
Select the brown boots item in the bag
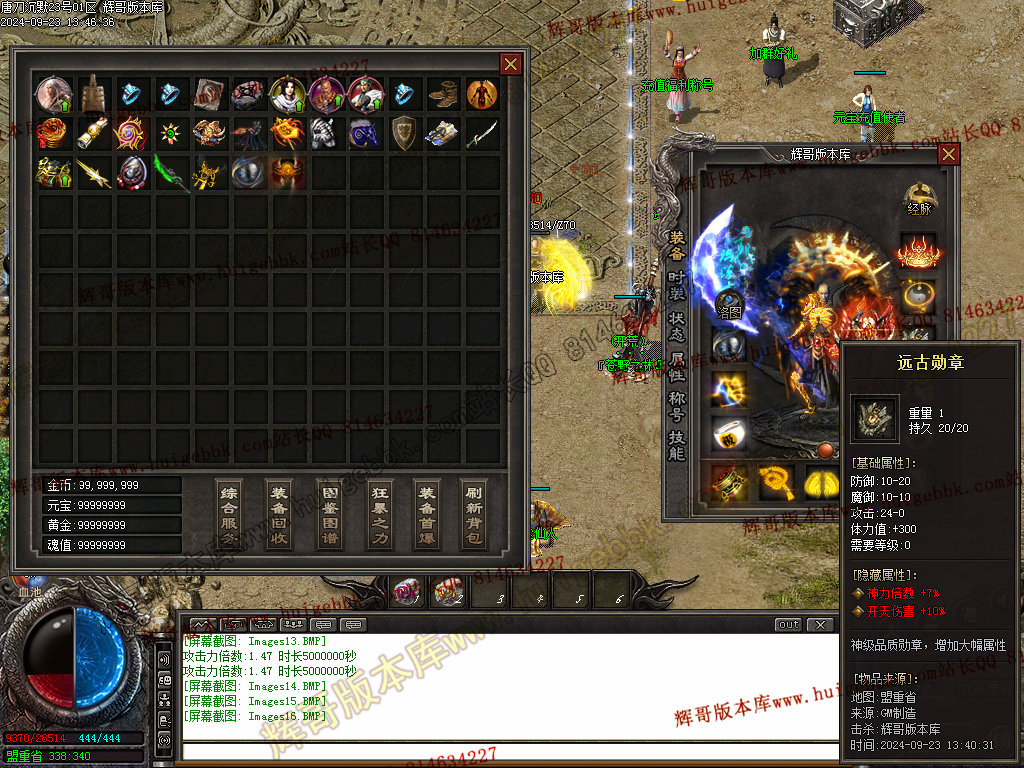click(x=444, y=94)
